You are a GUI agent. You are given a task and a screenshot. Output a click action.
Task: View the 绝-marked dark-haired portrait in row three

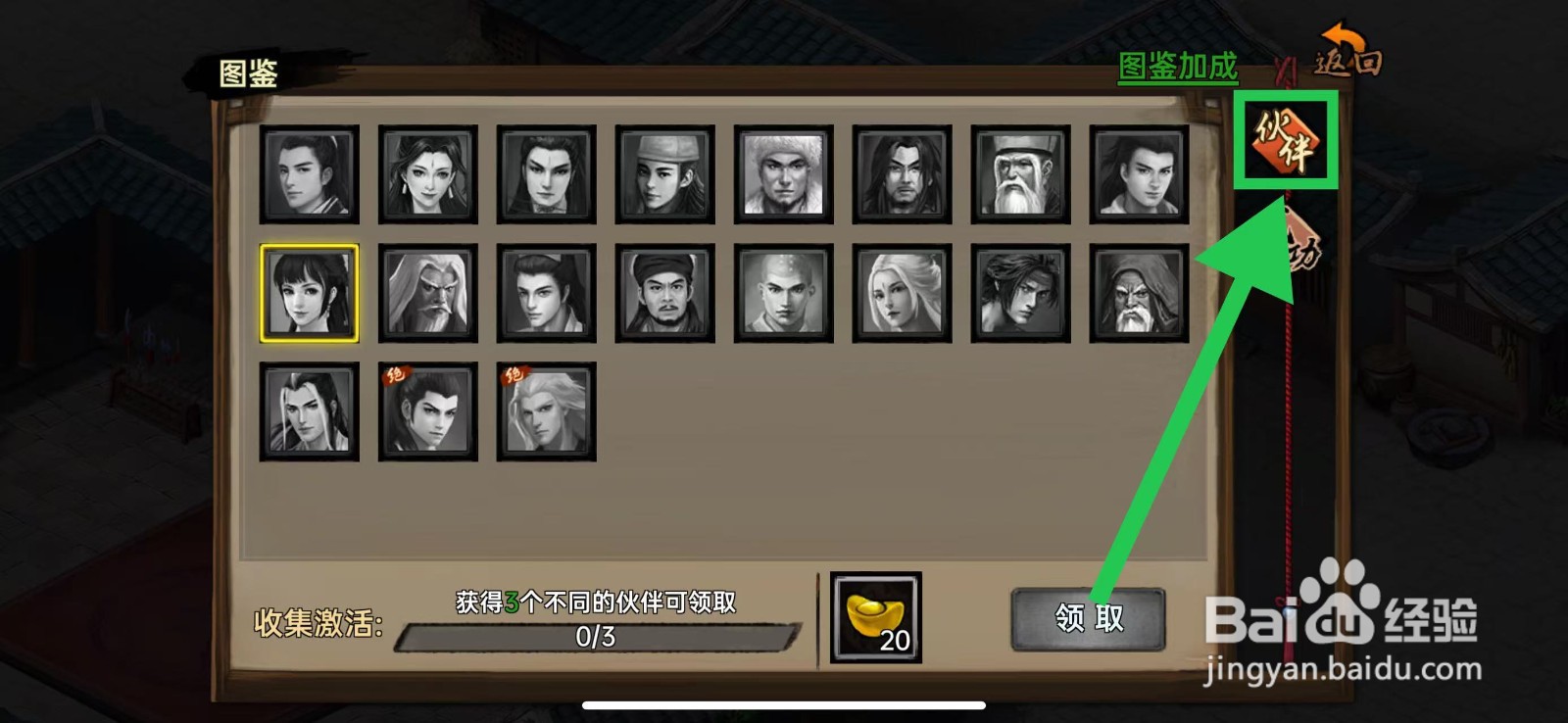pyautogui.click(x=427, y=411)
